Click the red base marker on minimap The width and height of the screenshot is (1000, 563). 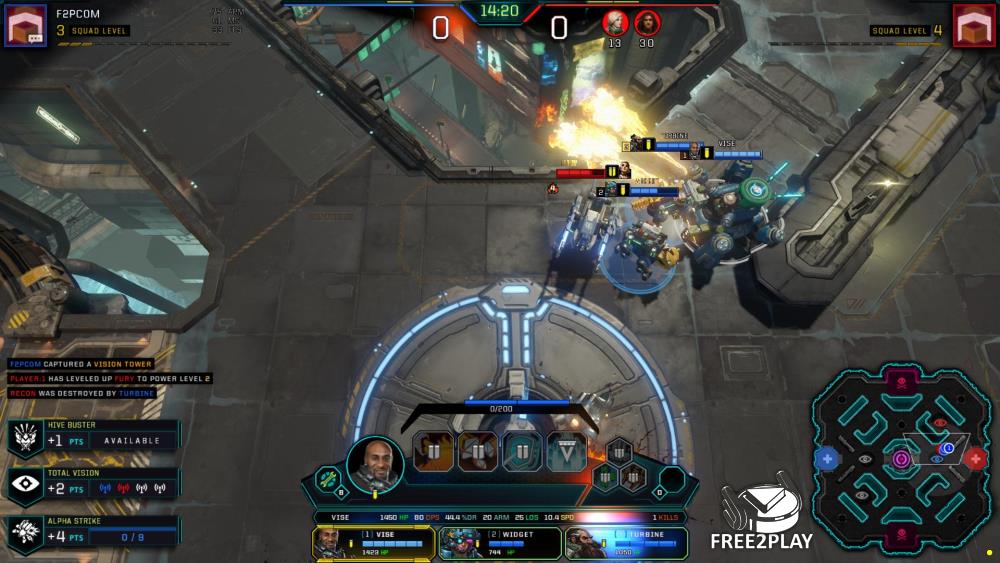(975, 459)
